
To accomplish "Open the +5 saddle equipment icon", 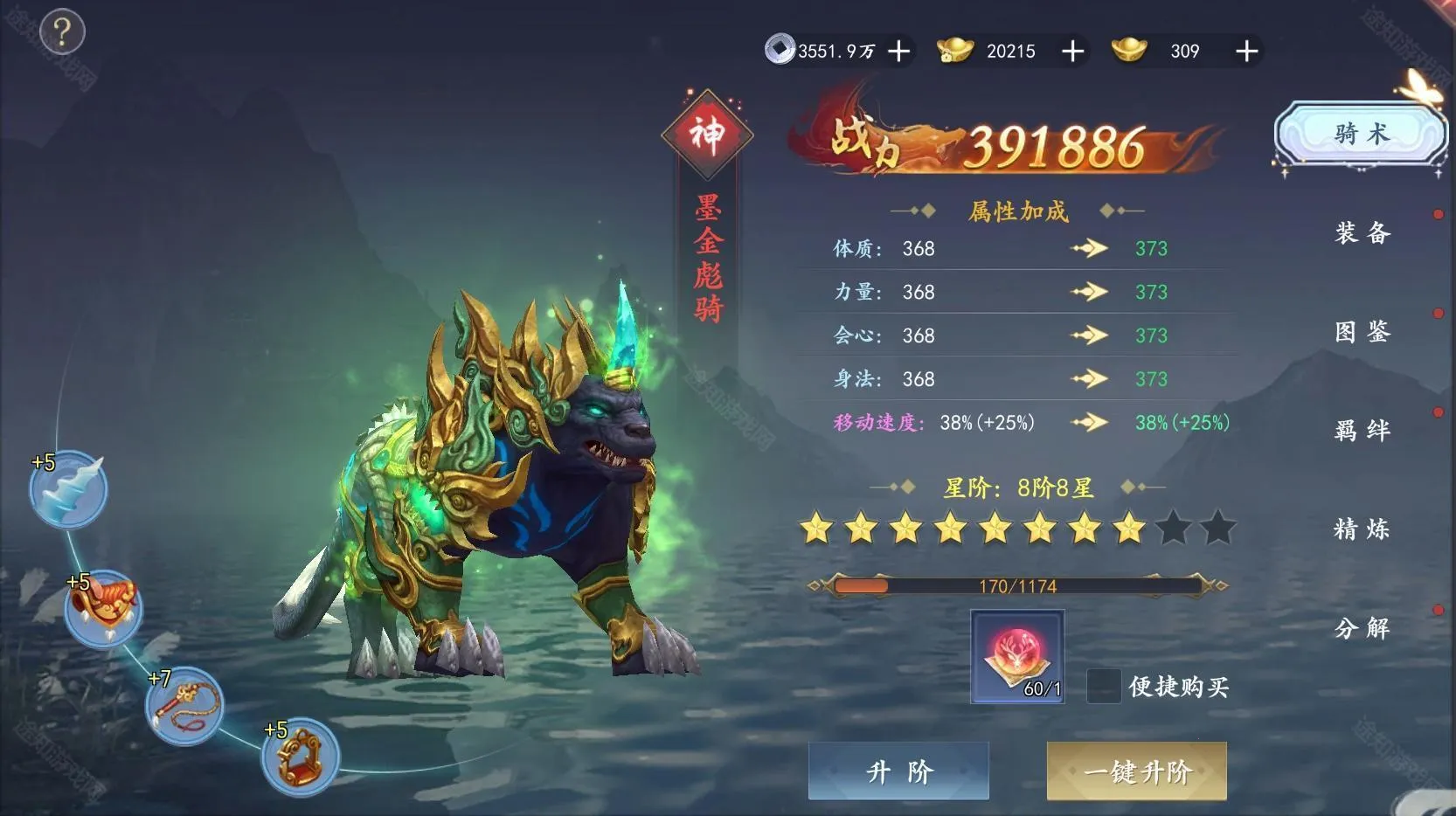I will [105, 605].
